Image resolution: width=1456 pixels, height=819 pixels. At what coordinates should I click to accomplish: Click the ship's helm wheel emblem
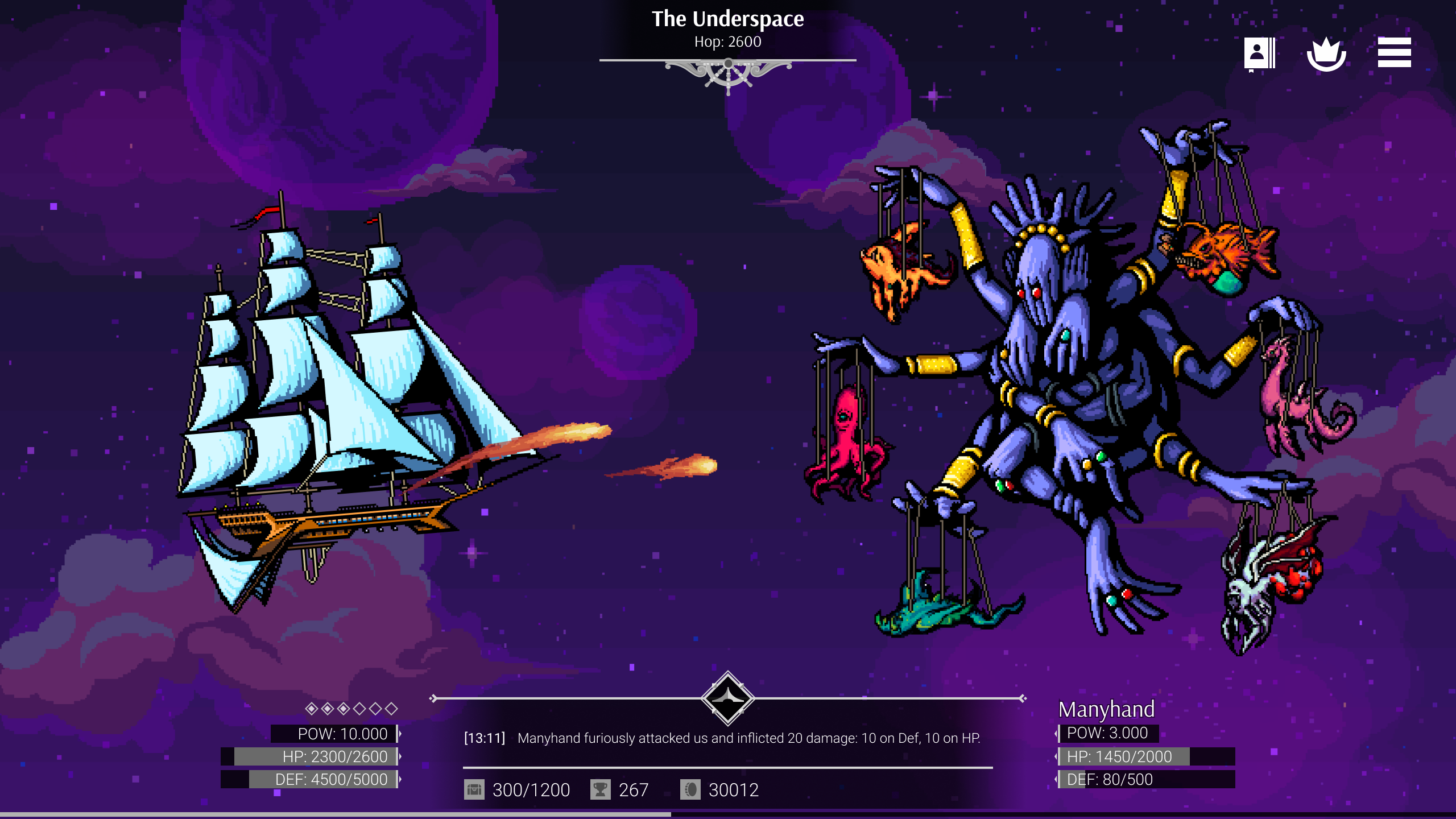coord(728,73)
